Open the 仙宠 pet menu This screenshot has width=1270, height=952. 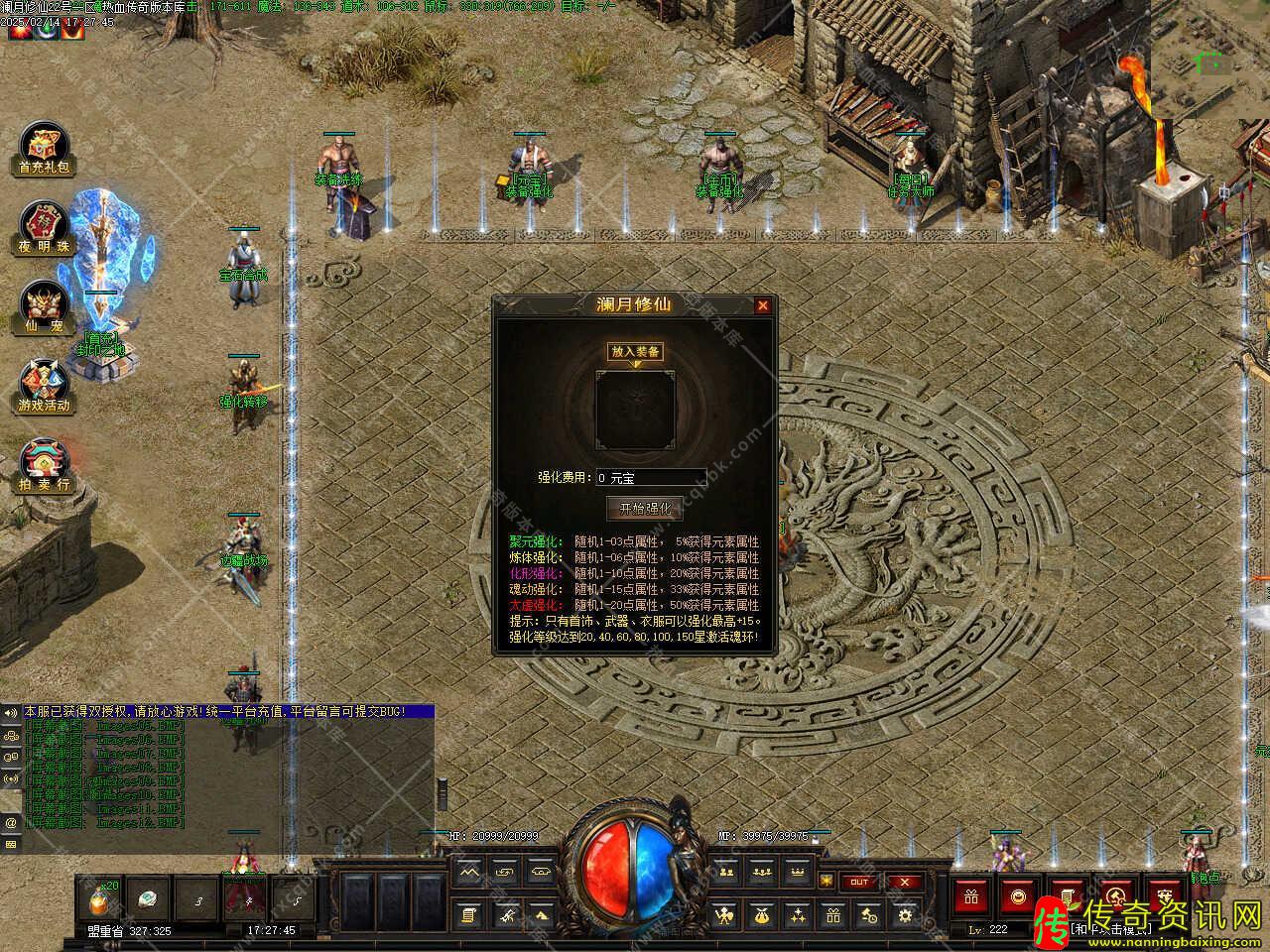point(44,307)
